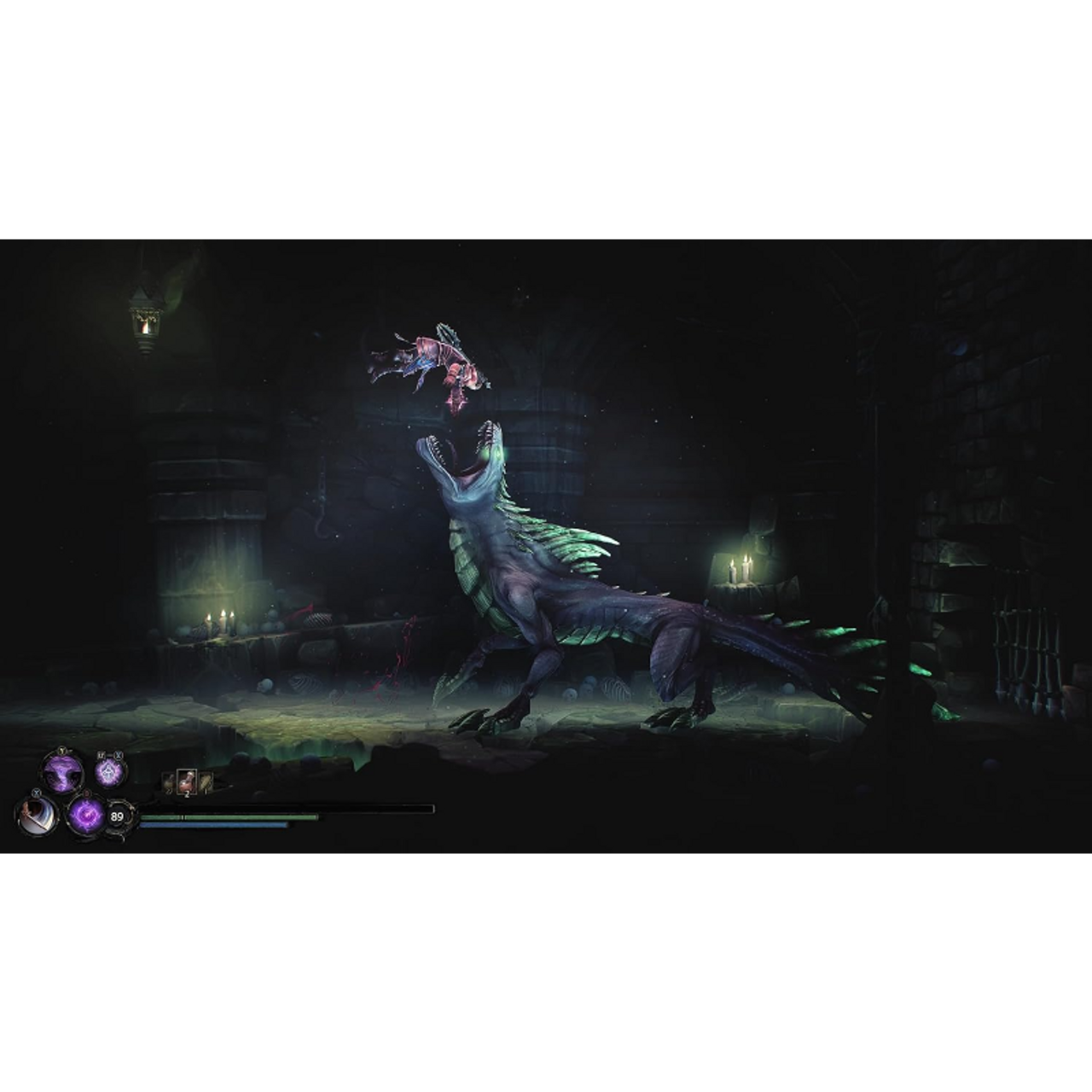
Task: Click the X button prompt above the rune ability
Action: pos(118,755)
